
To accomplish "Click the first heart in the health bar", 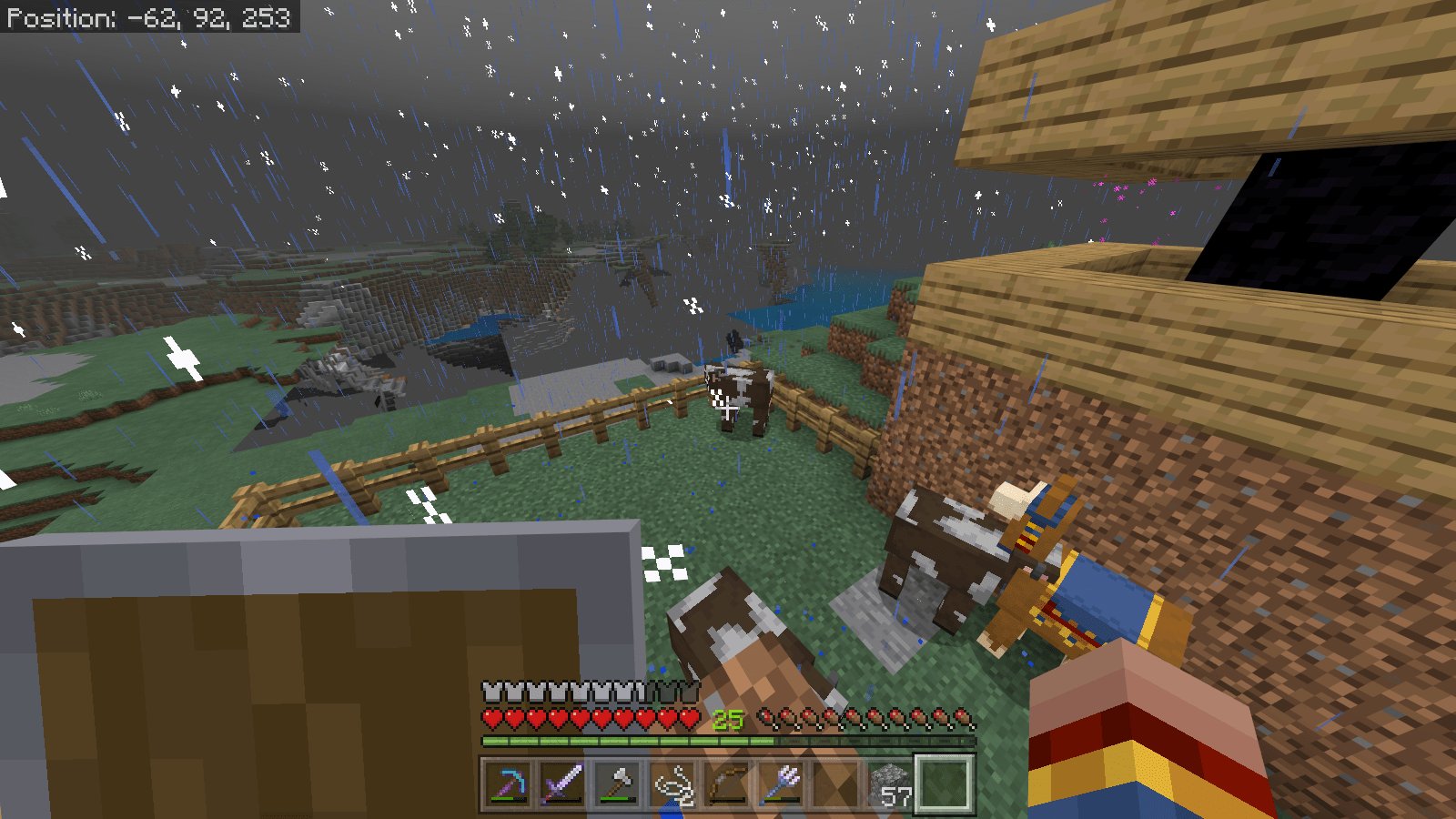I will pyautogui.click(x=492, y=718).
